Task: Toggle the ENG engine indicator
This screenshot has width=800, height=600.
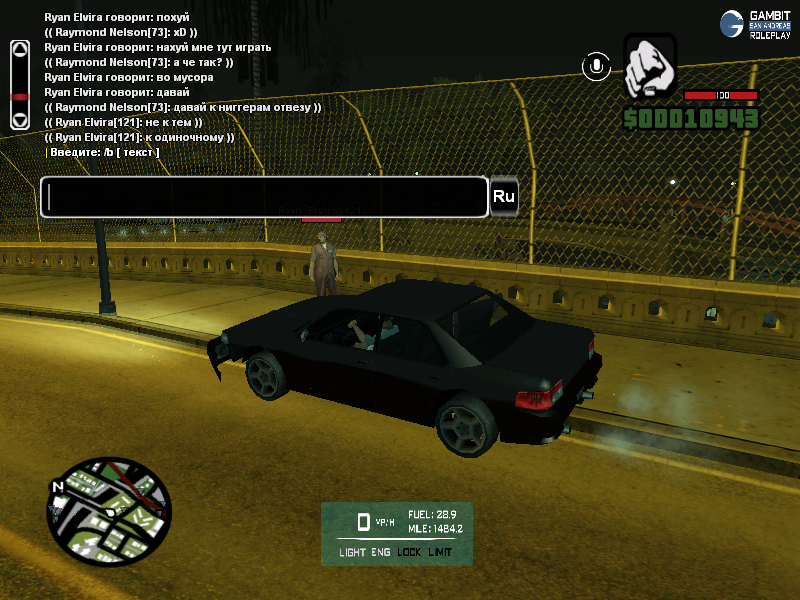Action: tap(381, 552)
